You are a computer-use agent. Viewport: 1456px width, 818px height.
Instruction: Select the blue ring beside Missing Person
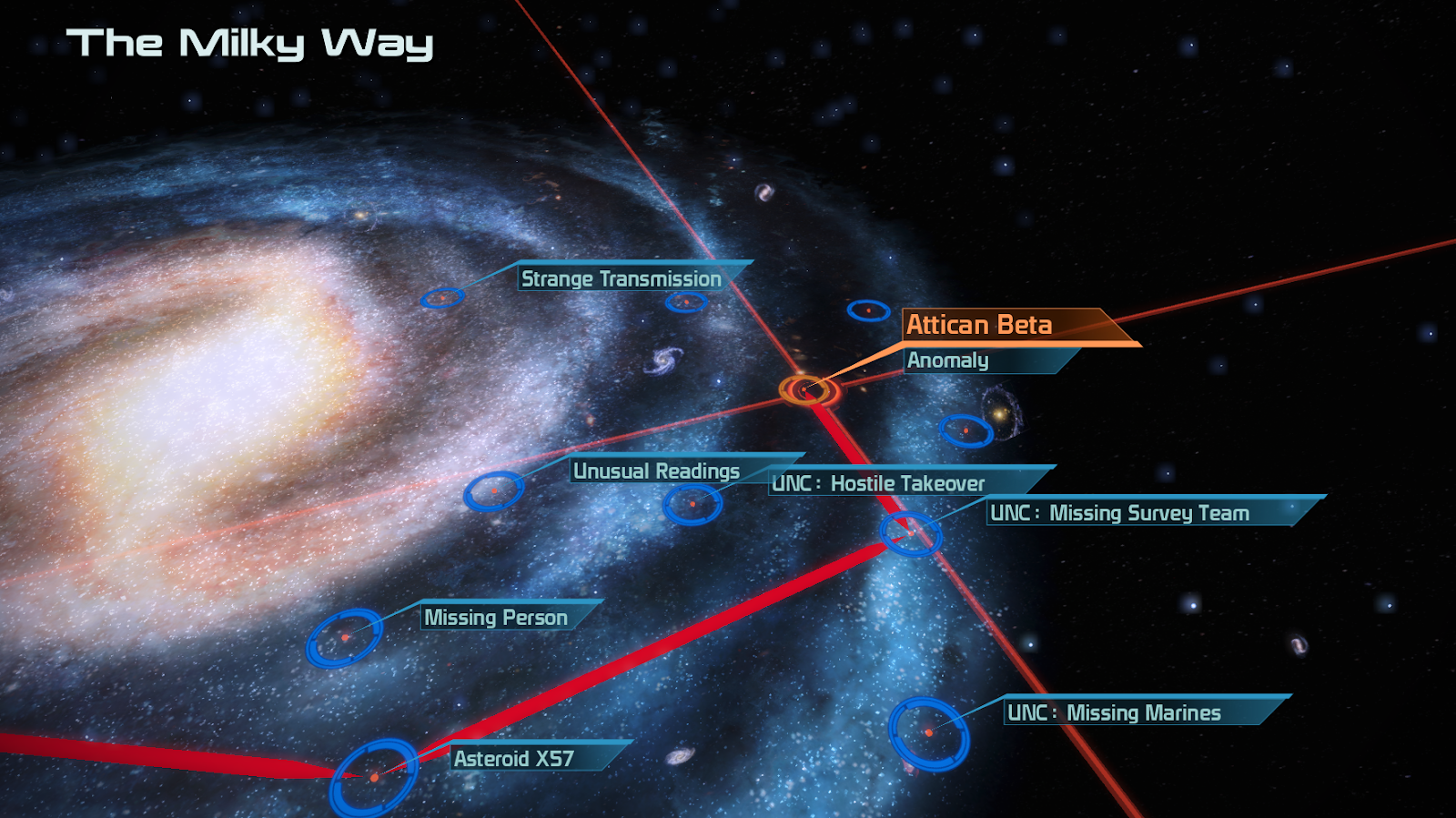344,638
